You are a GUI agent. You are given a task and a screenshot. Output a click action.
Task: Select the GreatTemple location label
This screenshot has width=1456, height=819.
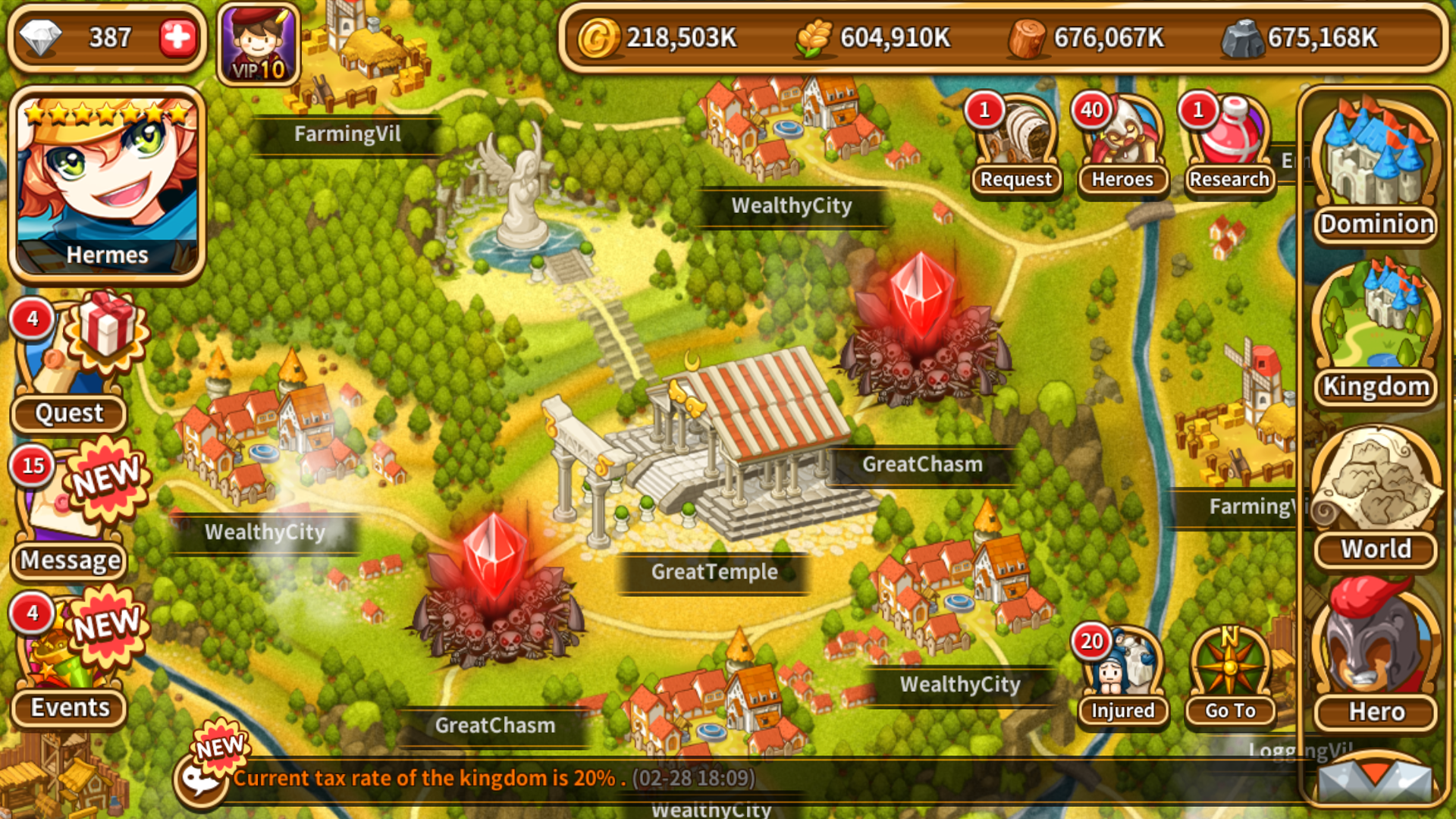click(x=714, y=572)
